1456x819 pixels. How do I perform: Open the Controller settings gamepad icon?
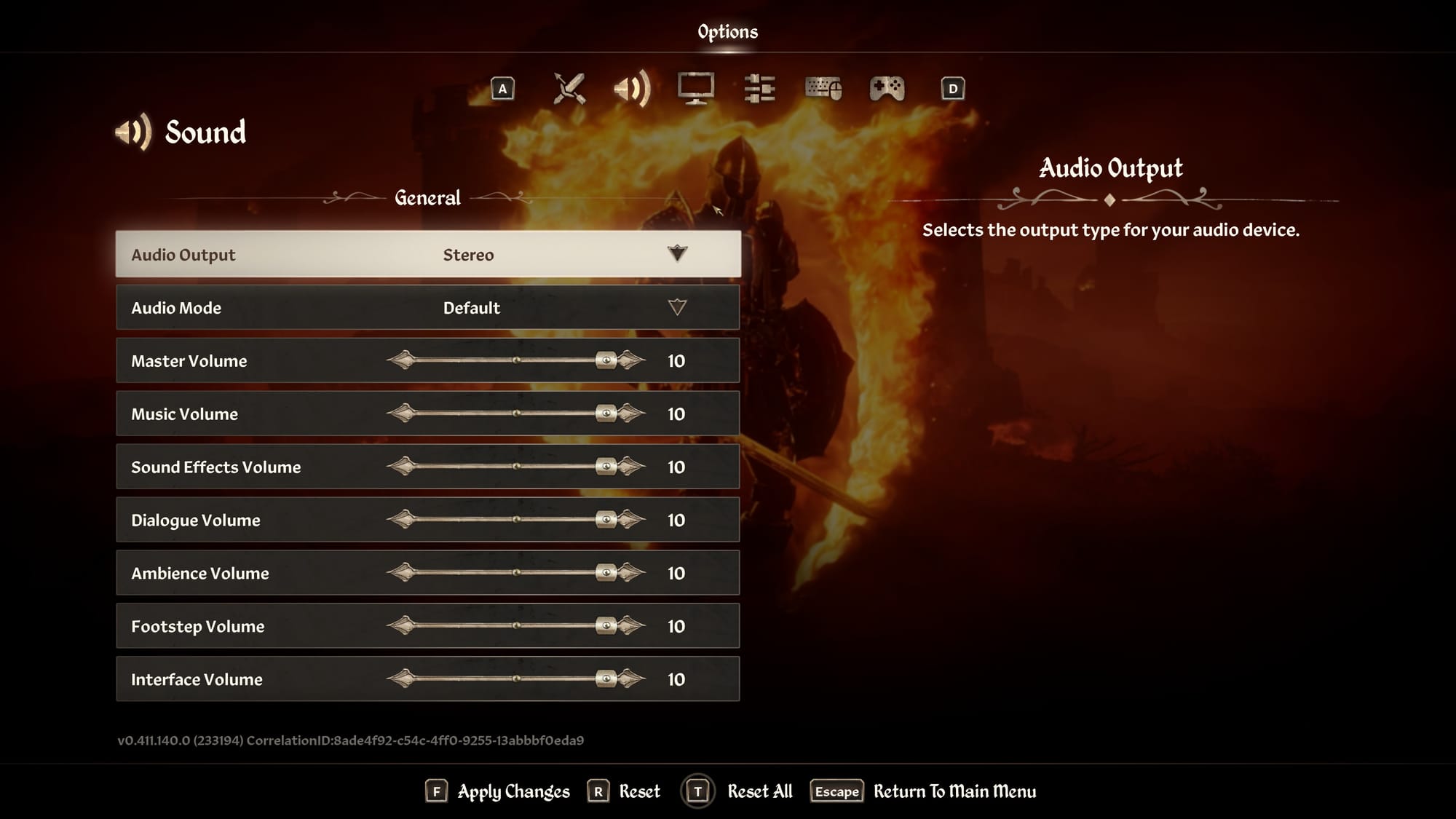pos(887,88)
